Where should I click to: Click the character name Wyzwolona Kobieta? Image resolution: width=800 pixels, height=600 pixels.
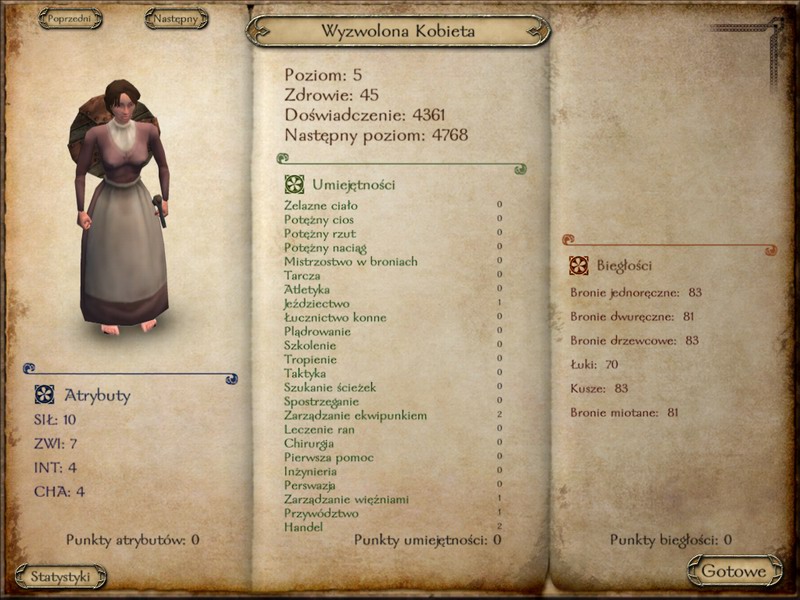pos(398,31)
